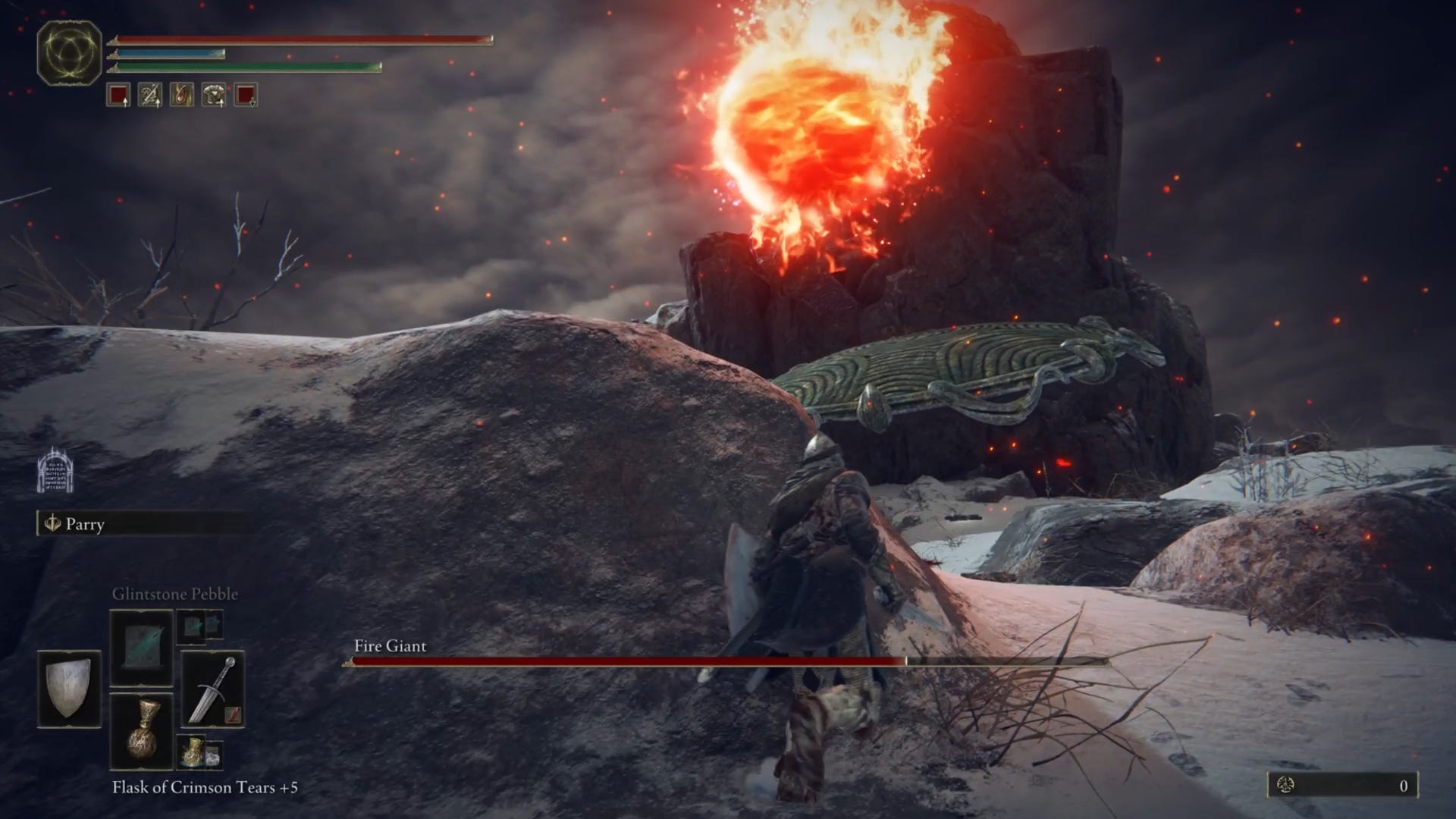Image resolution: width=1456 pixels, height=819 pixels.
Task: Toggle the rightmost red debuff square icon
Action: [x=245, y=95]
